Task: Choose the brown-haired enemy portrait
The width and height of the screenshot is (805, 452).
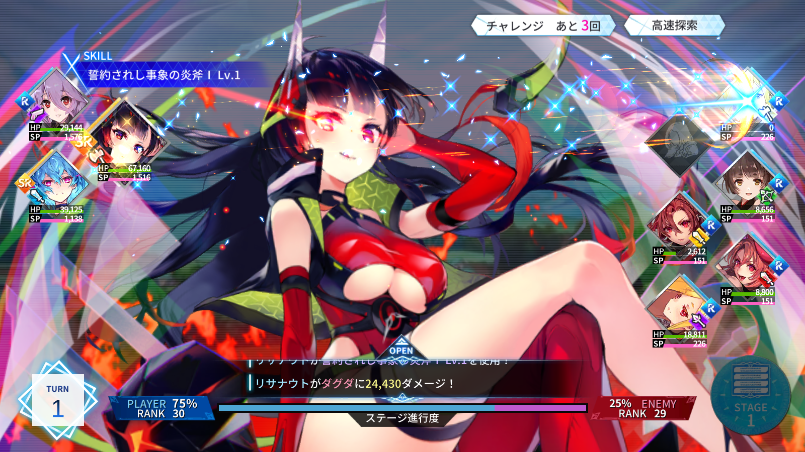Action: tap(748, 180)
